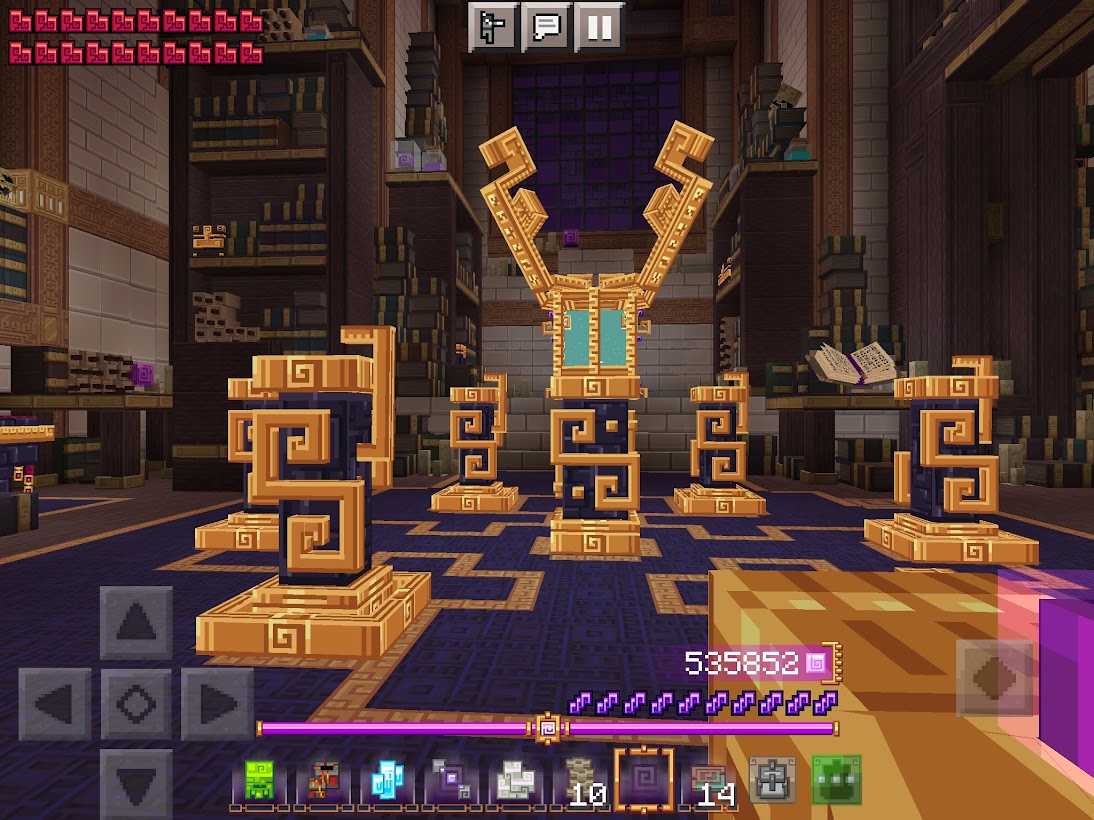The width and height of the screenshot is (1094, 820).
Task: Strafe left with the left arrow
Action: (x=56, y=705)
